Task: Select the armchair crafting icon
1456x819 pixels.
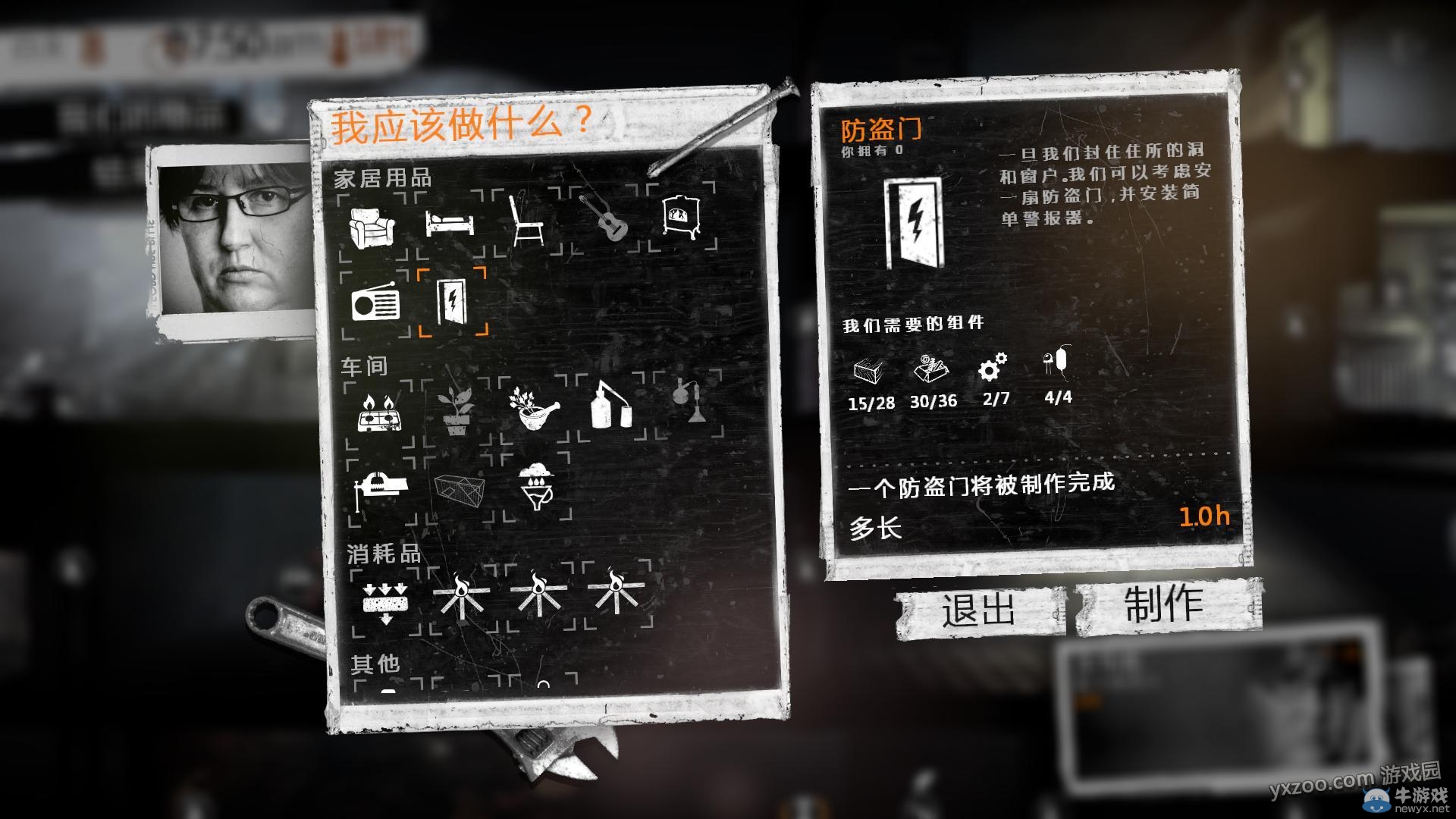Action: pos(372,225)
